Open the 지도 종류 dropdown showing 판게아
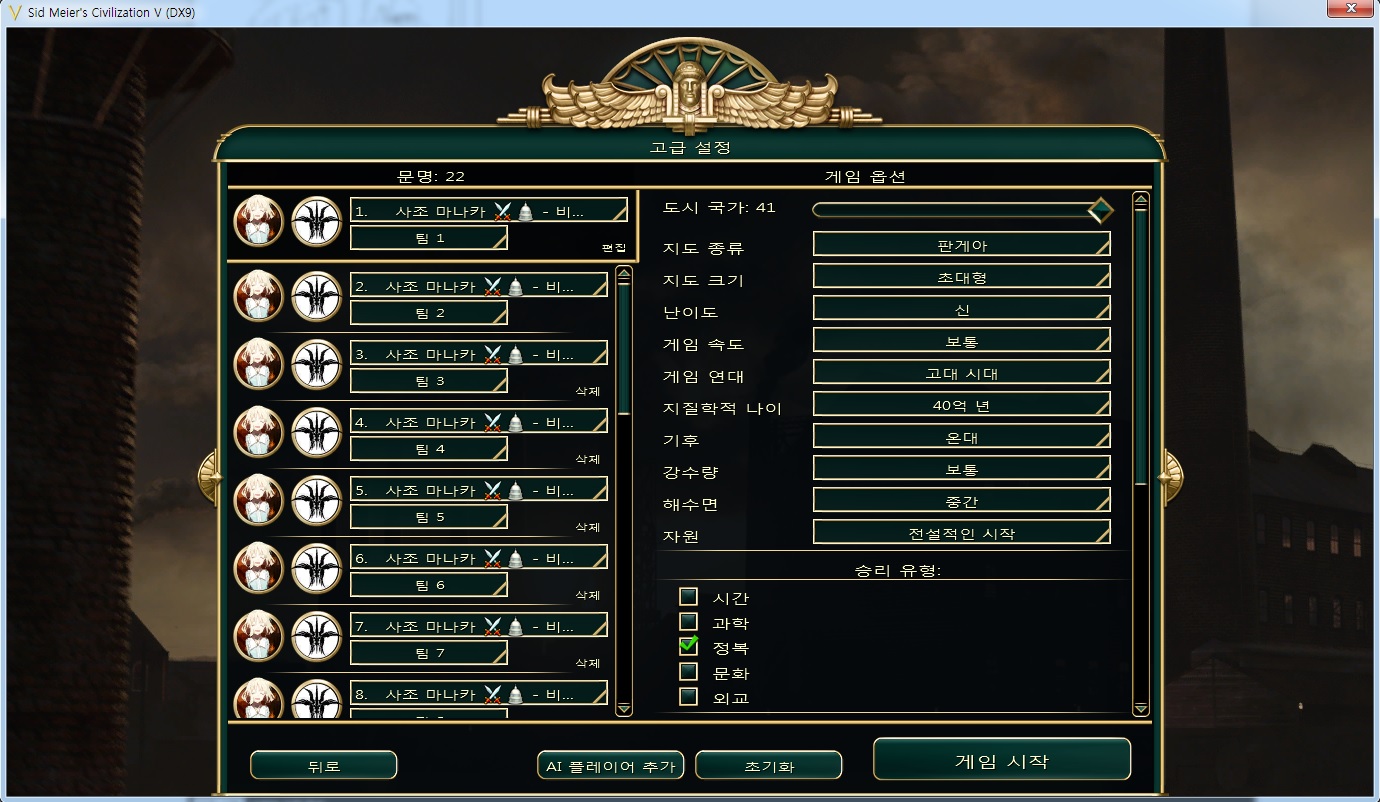The height and width of the screenshot is (802, 1380). (x=961, y=244)
